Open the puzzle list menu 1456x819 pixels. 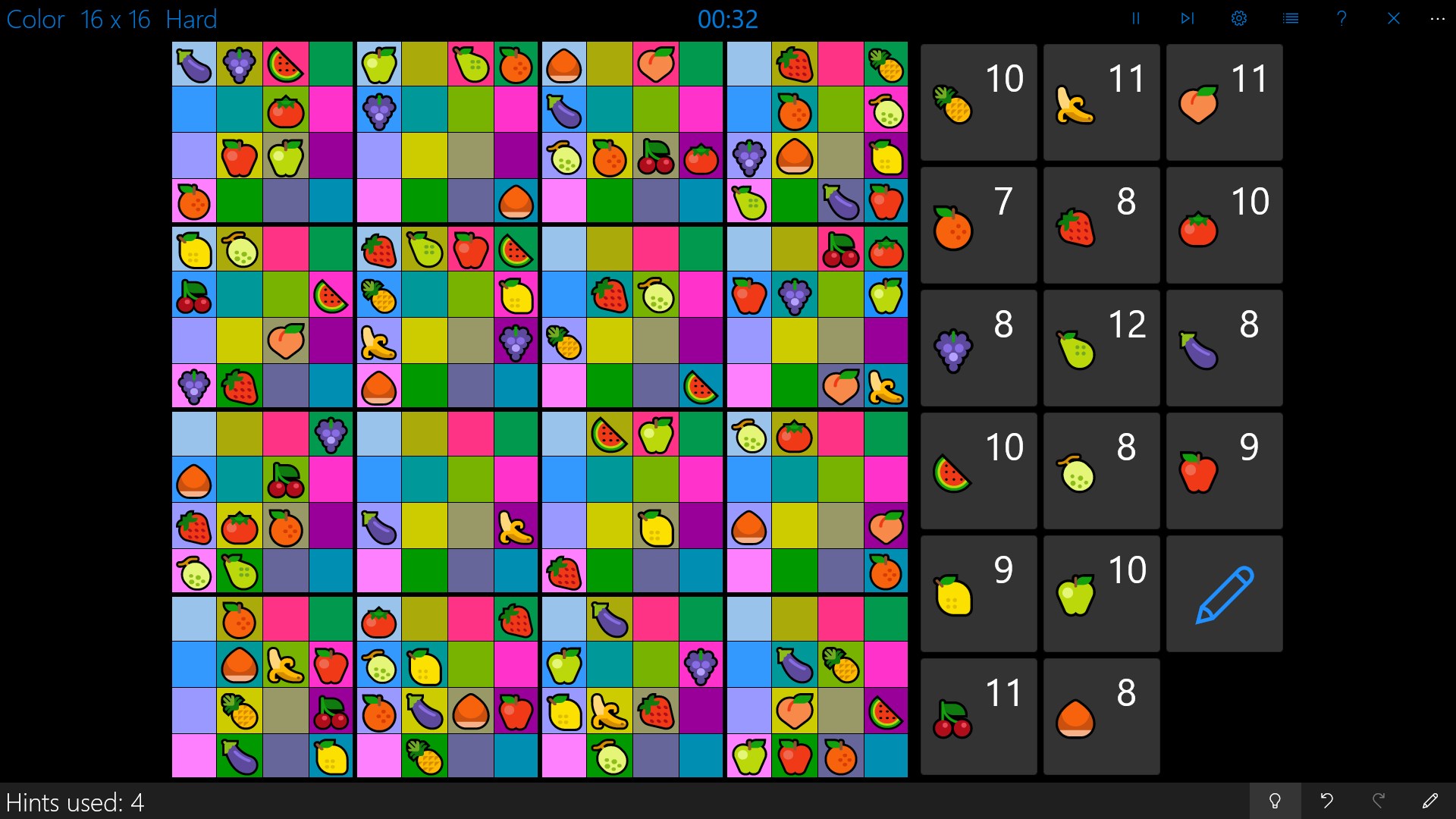click(x=1290, y=18)
